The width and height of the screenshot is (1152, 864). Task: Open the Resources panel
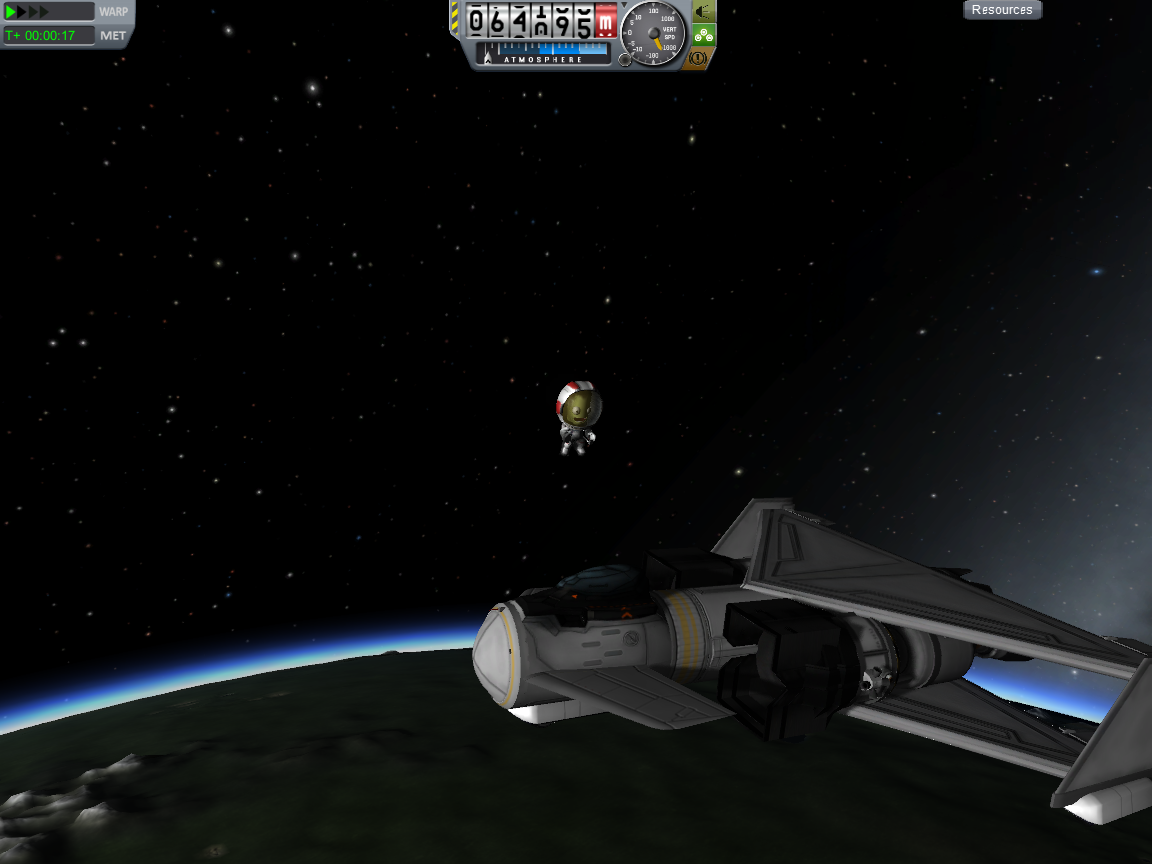[x=1002, y=10]
